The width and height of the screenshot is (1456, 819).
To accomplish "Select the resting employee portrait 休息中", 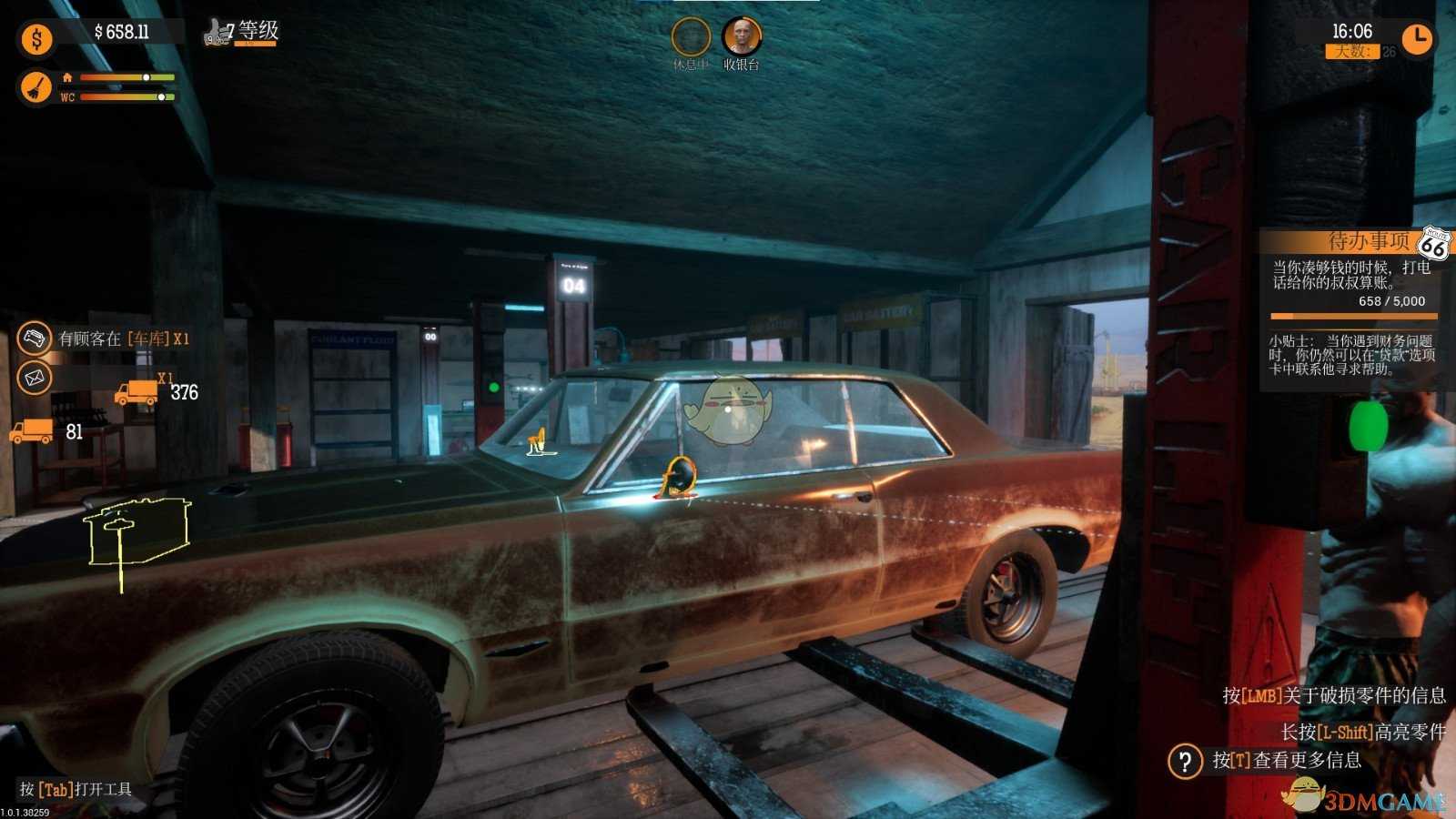I will [x=690, y=37].
